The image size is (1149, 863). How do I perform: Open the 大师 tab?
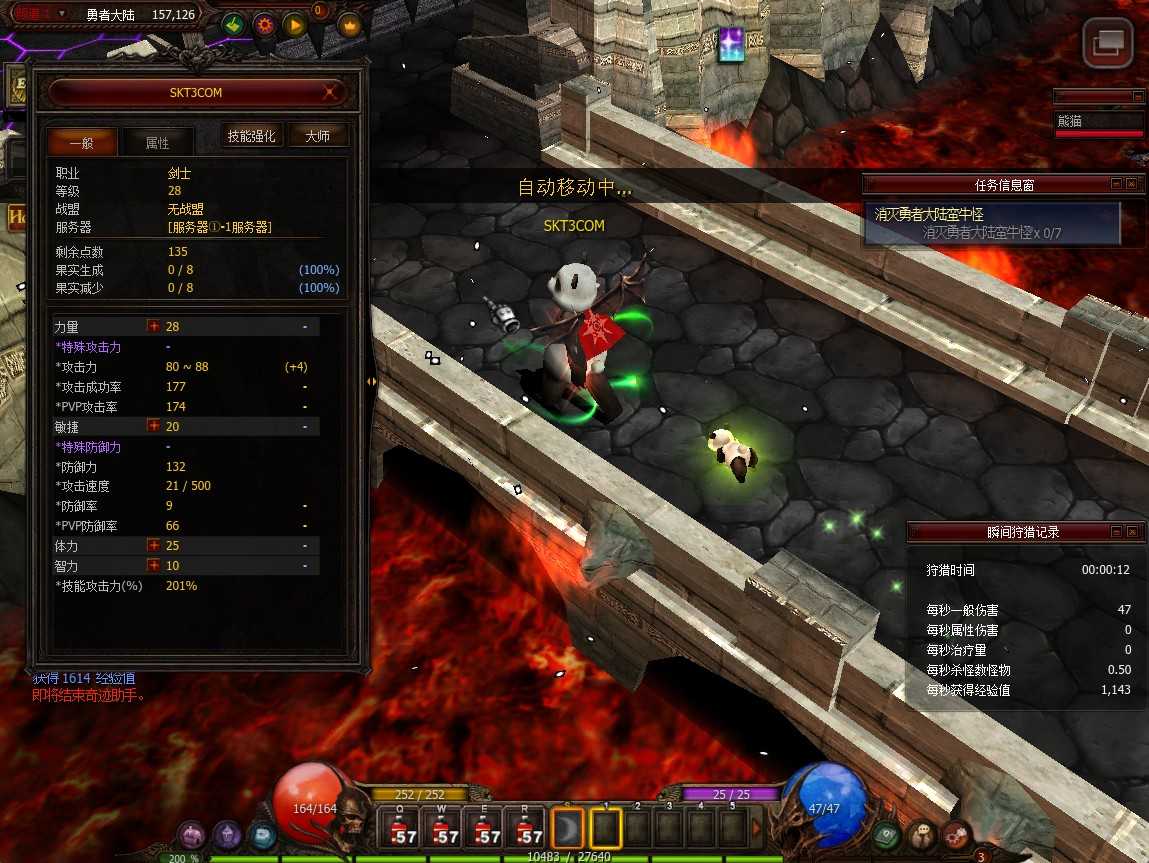[318, 136]
